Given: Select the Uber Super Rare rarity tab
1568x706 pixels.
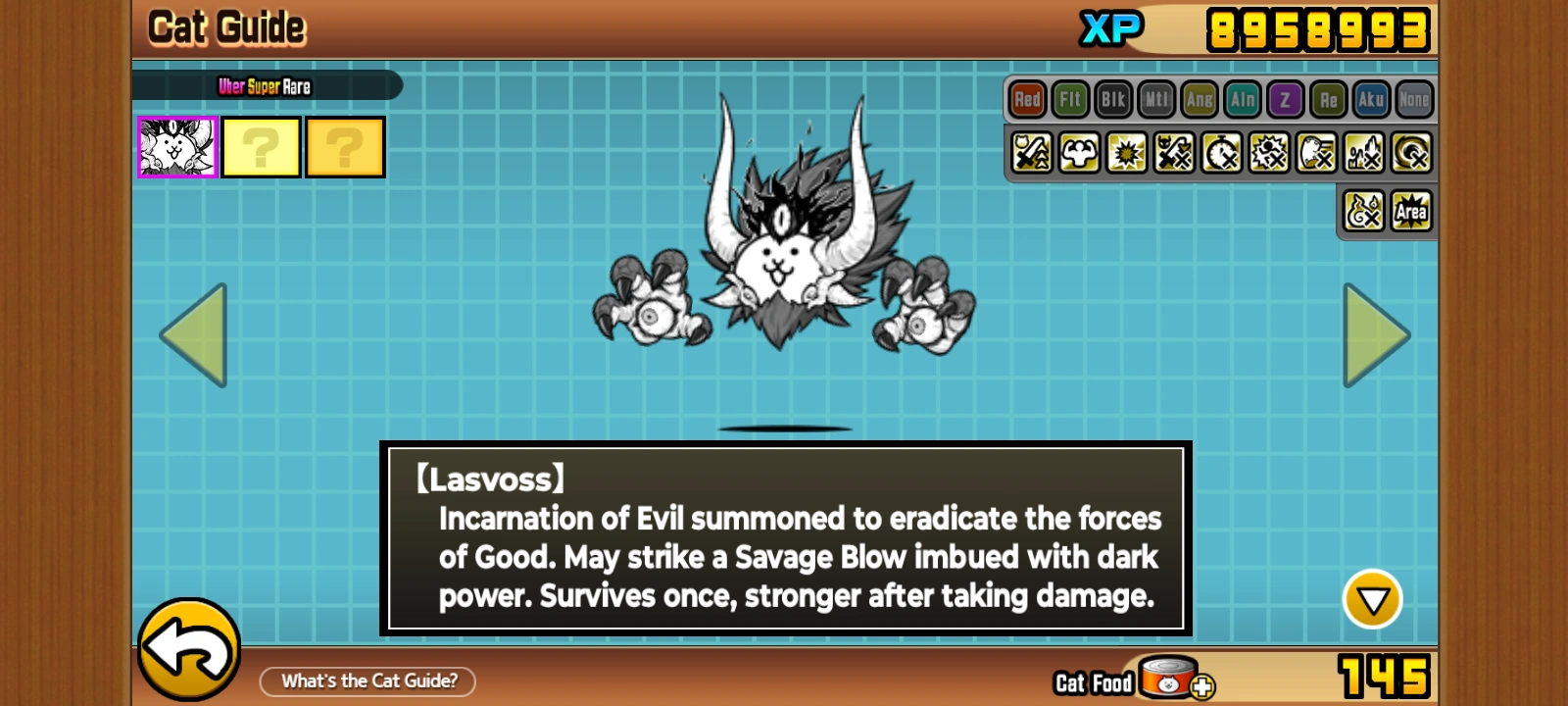Looking at the screenshot, I should pyautogui.click(x=265, y=85).
